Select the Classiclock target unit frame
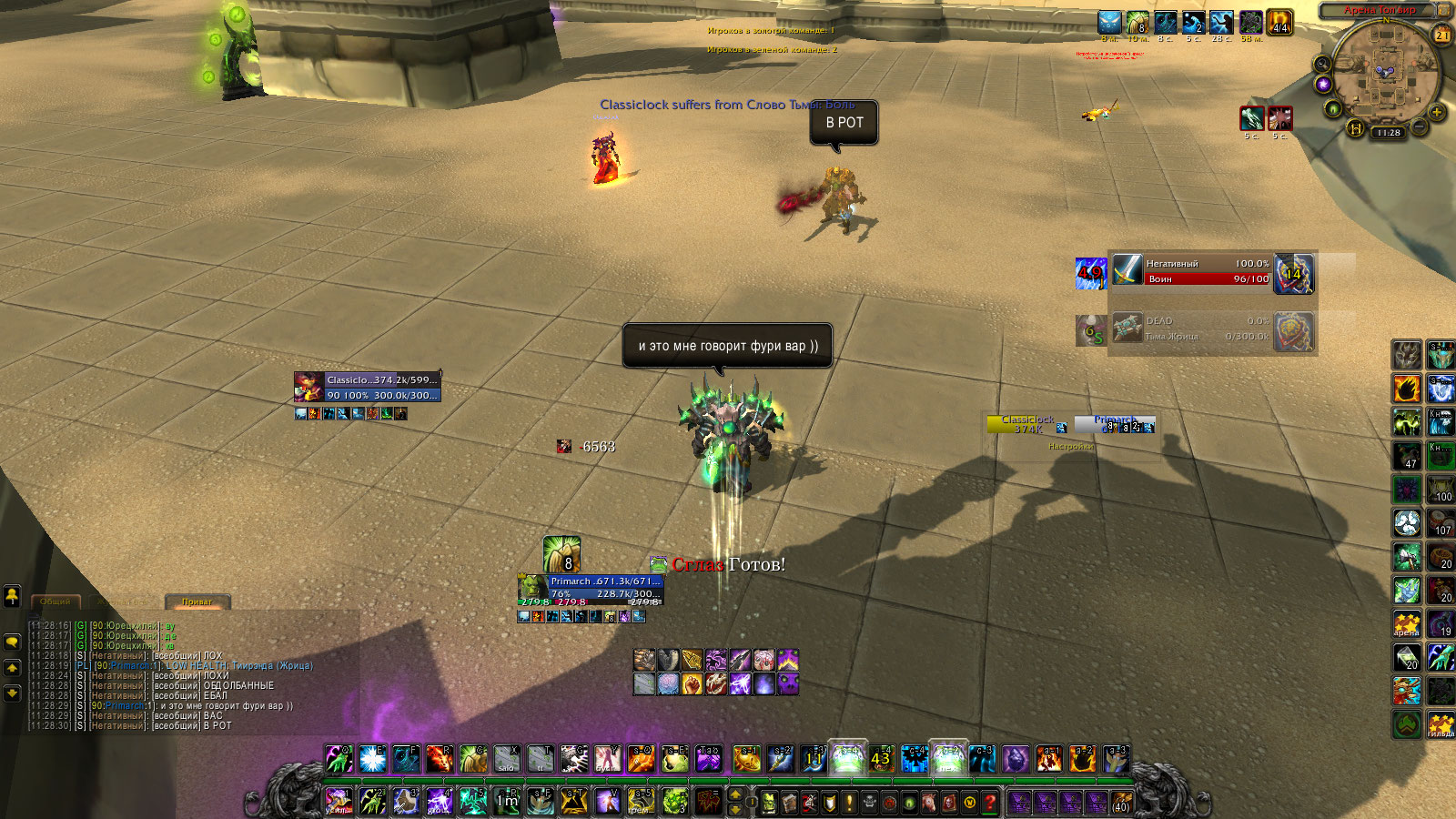Screen dimensions: 1456x819 point(368,387)
